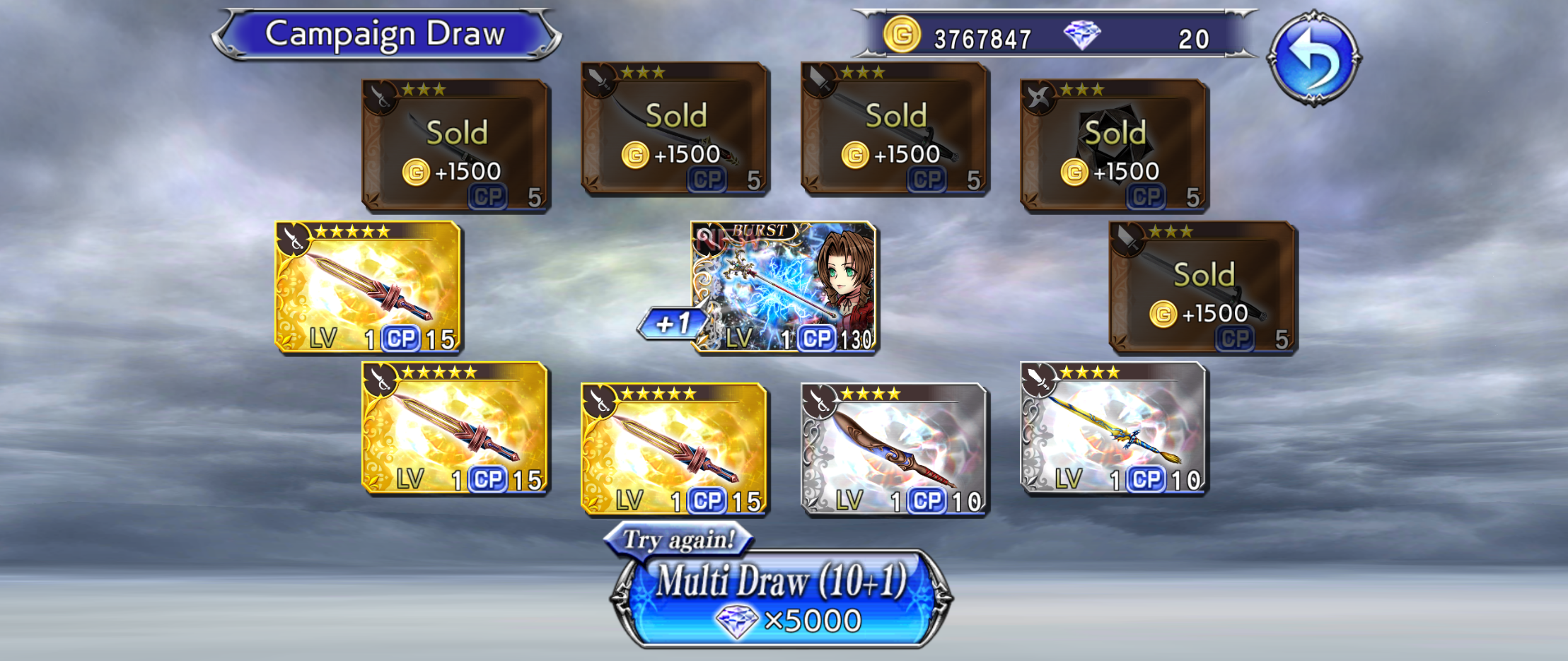Click the blue back arrow button
1568x661 pixels.
pos(1314,58)
